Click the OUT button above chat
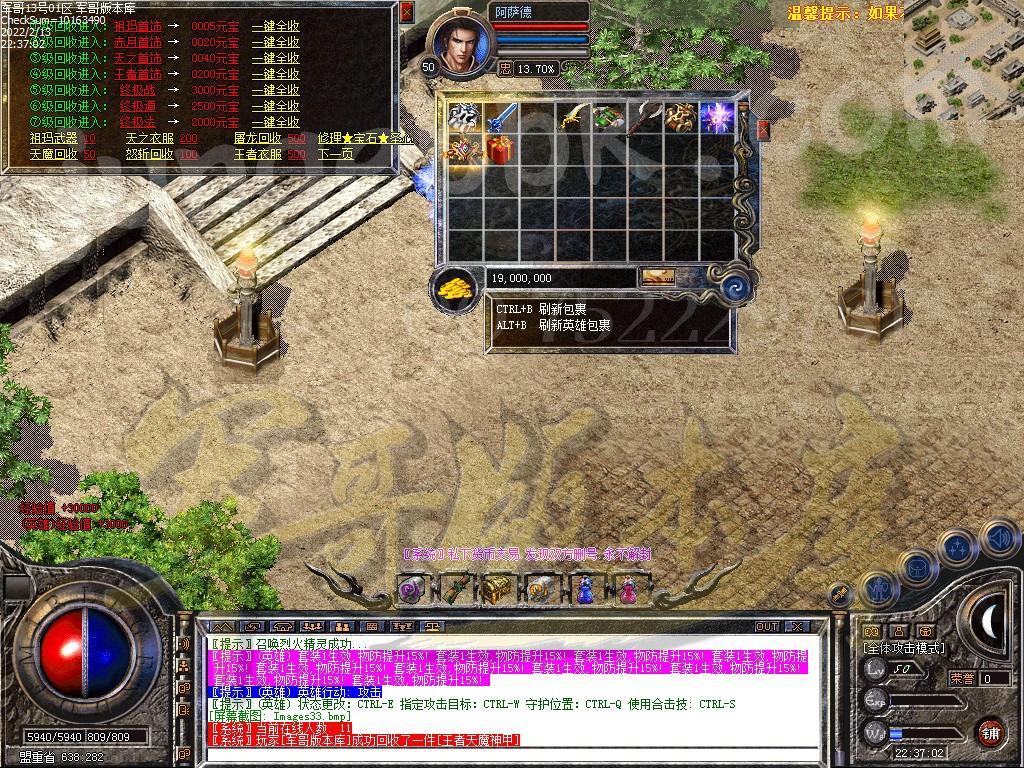The height and width of the screenshot is (768, 1024). point(767,626)
